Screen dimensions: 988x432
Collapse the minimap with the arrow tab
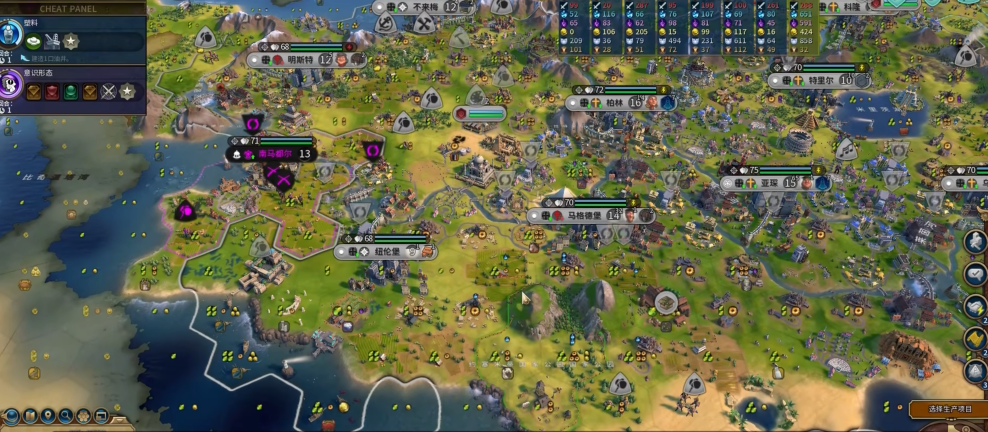pyautogui.click(x=120, y=421)
